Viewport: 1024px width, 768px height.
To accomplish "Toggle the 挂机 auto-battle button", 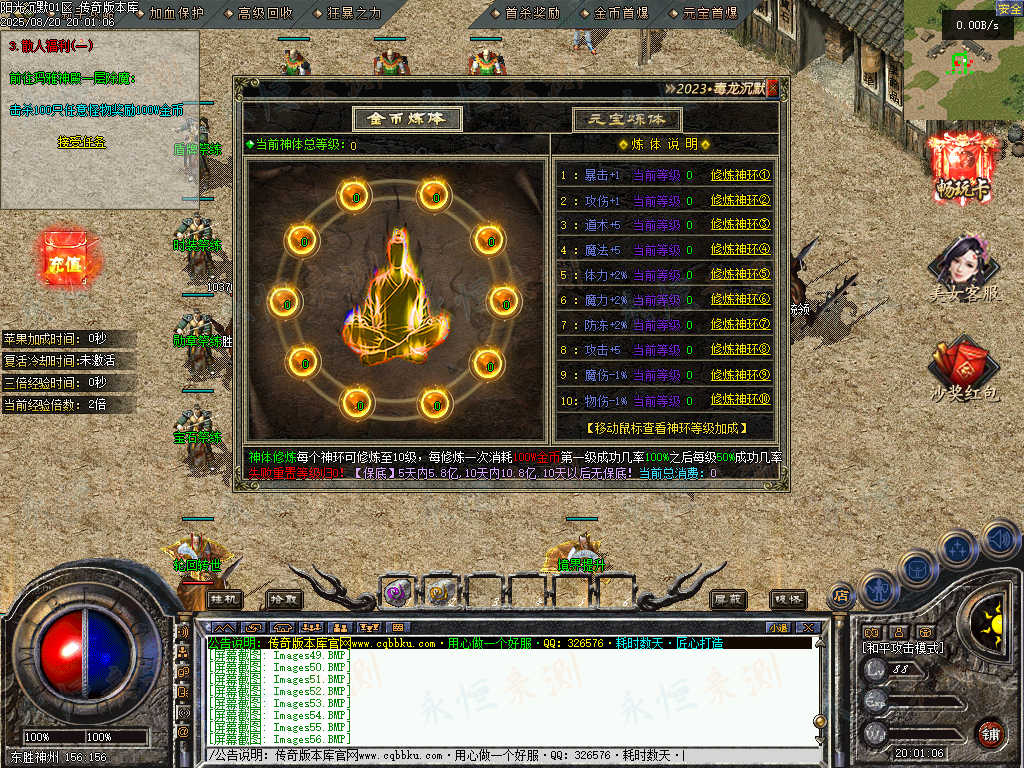I will click(225, 598).
